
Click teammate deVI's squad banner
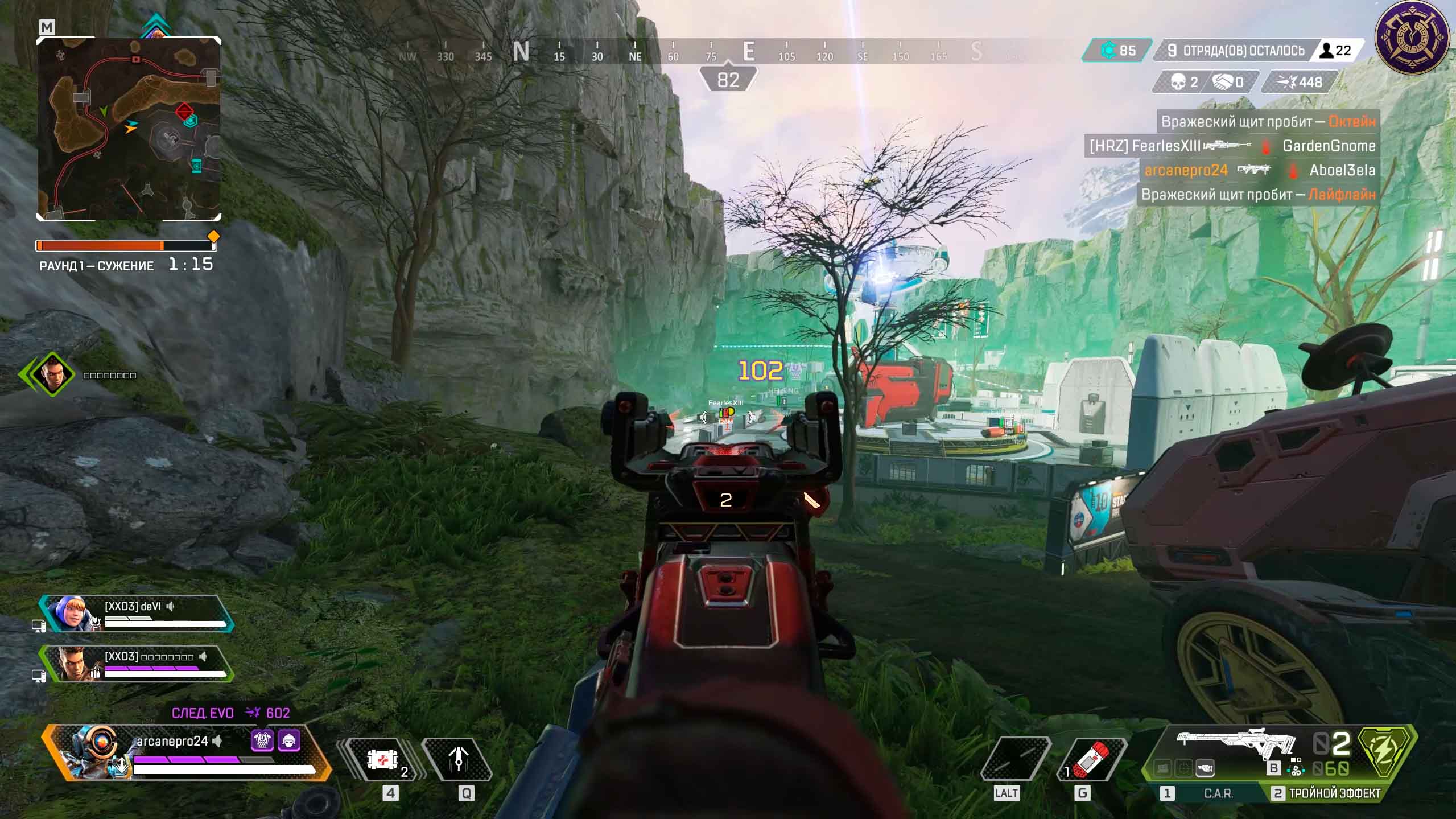[x=137, y=614]
